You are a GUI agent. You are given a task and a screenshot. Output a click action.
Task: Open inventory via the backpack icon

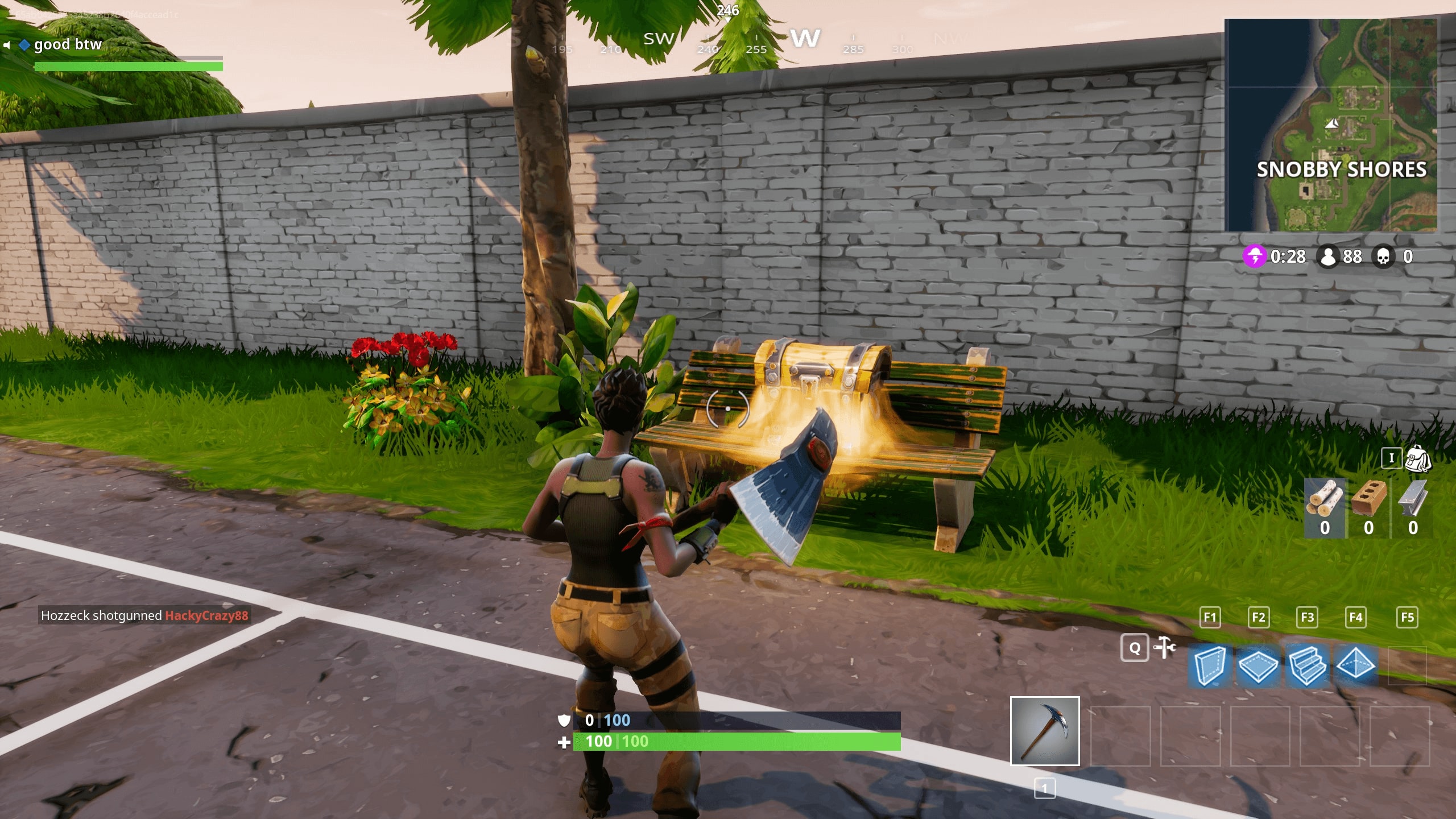click(x=1419, y=458)
